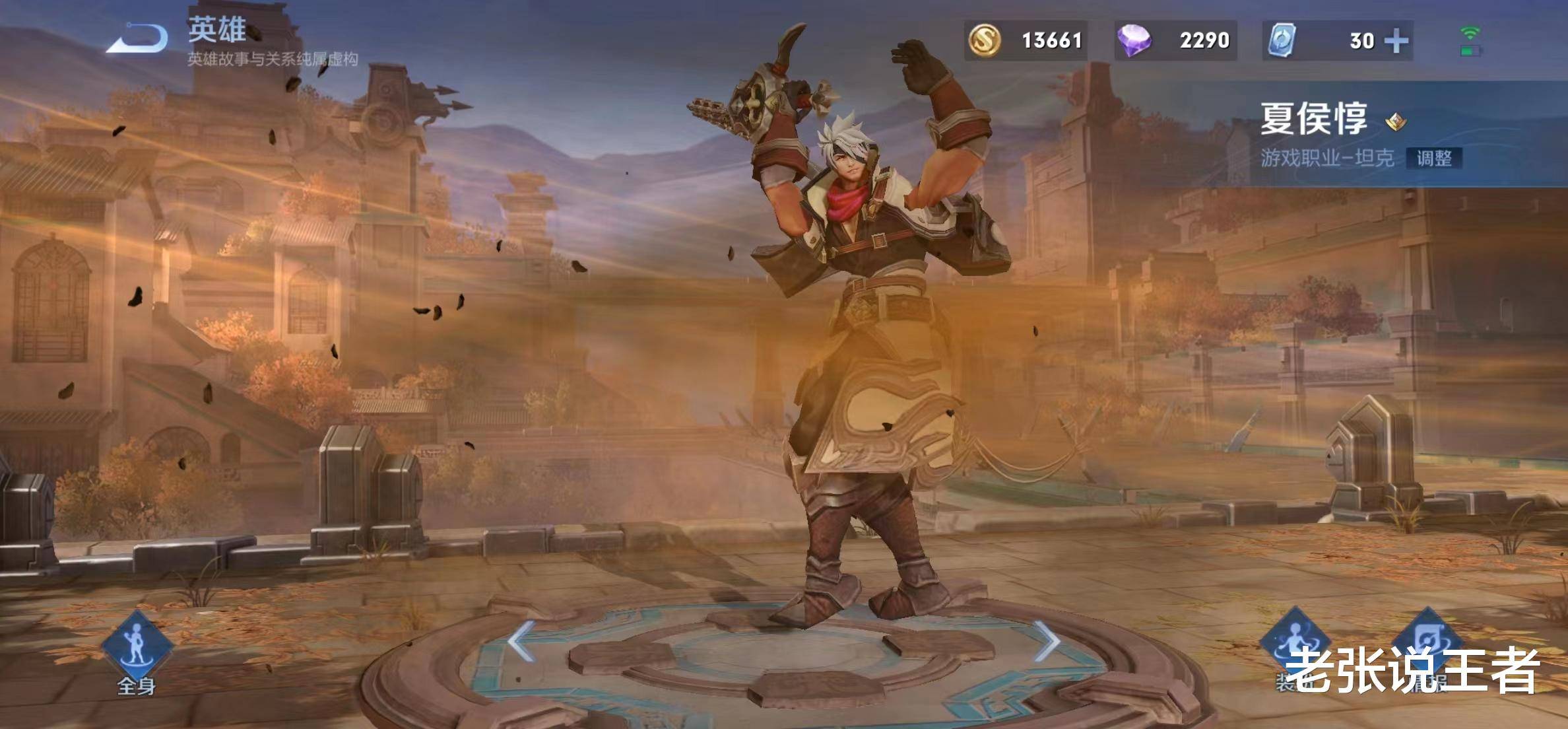Viewport: 1568px width, 729px height.
Task: Add more hero fragment vouchers with plus
Action: [1396, 41]
